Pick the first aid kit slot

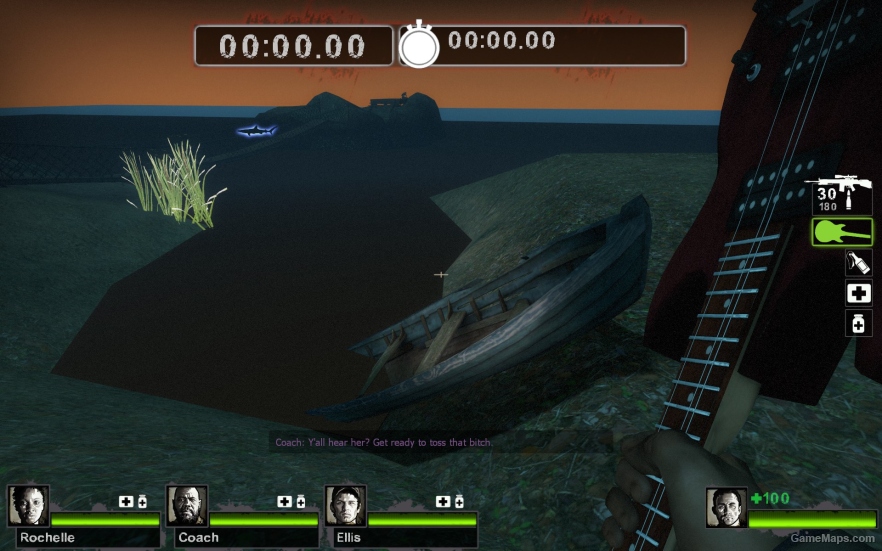pyautogui.click(x=858, y=293)
